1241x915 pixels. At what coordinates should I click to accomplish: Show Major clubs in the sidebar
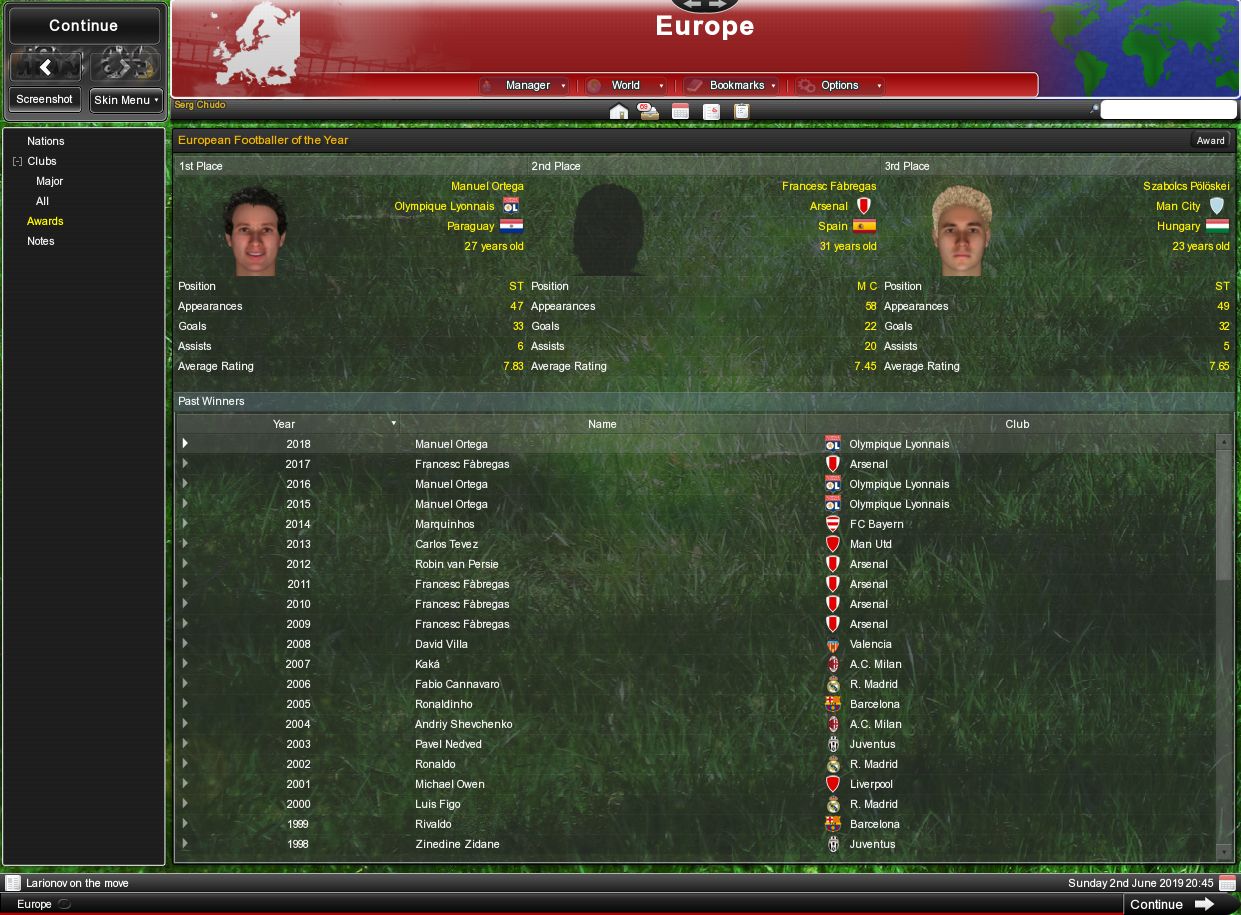[49, 181]
